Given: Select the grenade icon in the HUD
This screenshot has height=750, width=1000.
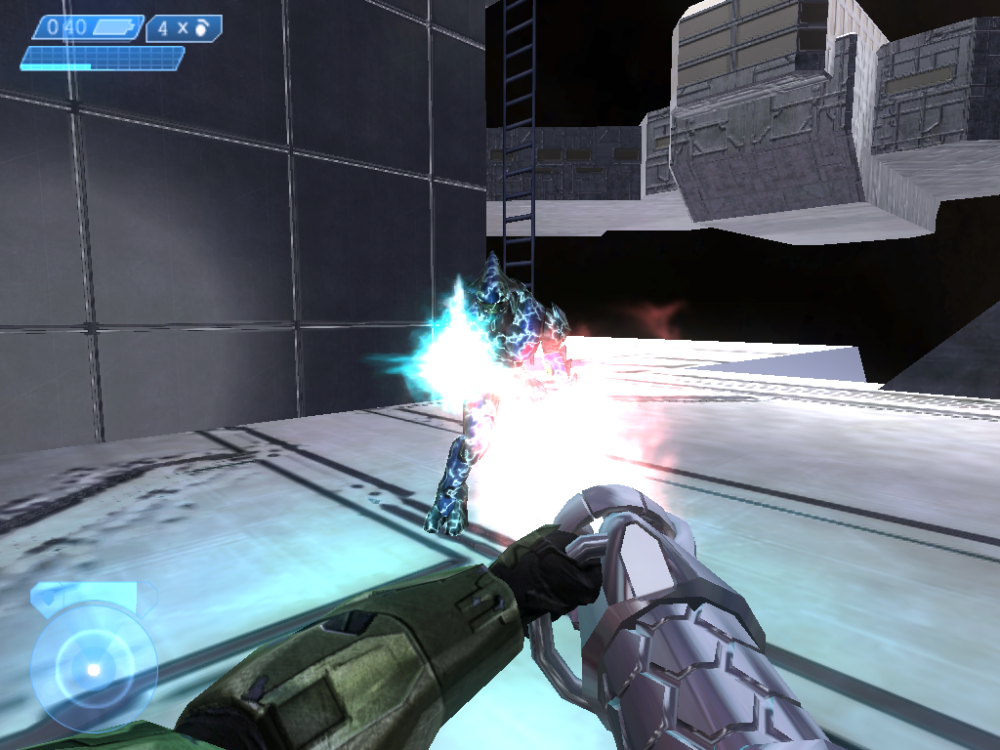Looking at the screenshot, I should pos(201,29).
